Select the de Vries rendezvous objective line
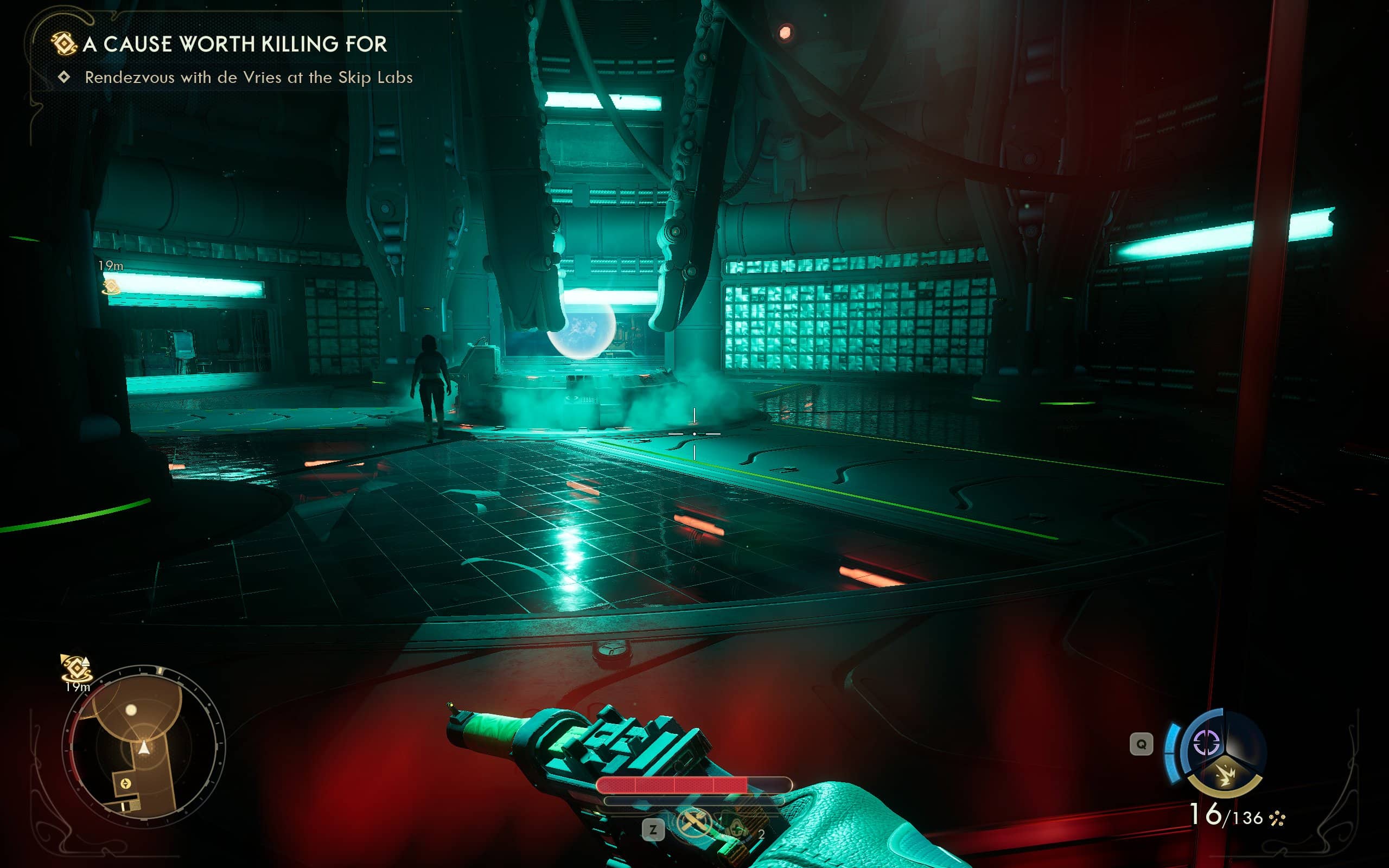 (248, 78)
